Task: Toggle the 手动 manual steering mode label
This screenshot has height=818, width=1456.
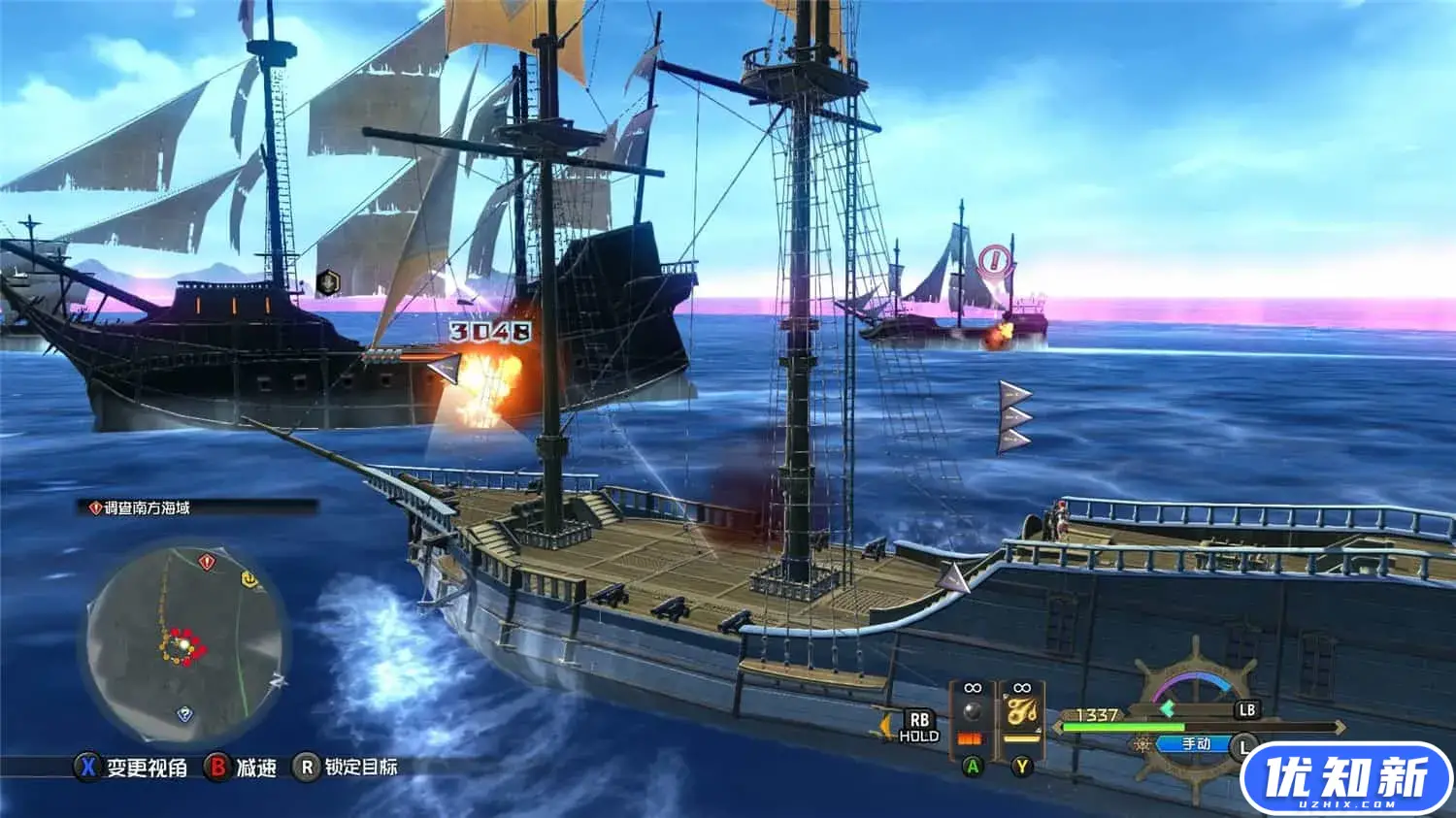Action: pos(1196,744)
